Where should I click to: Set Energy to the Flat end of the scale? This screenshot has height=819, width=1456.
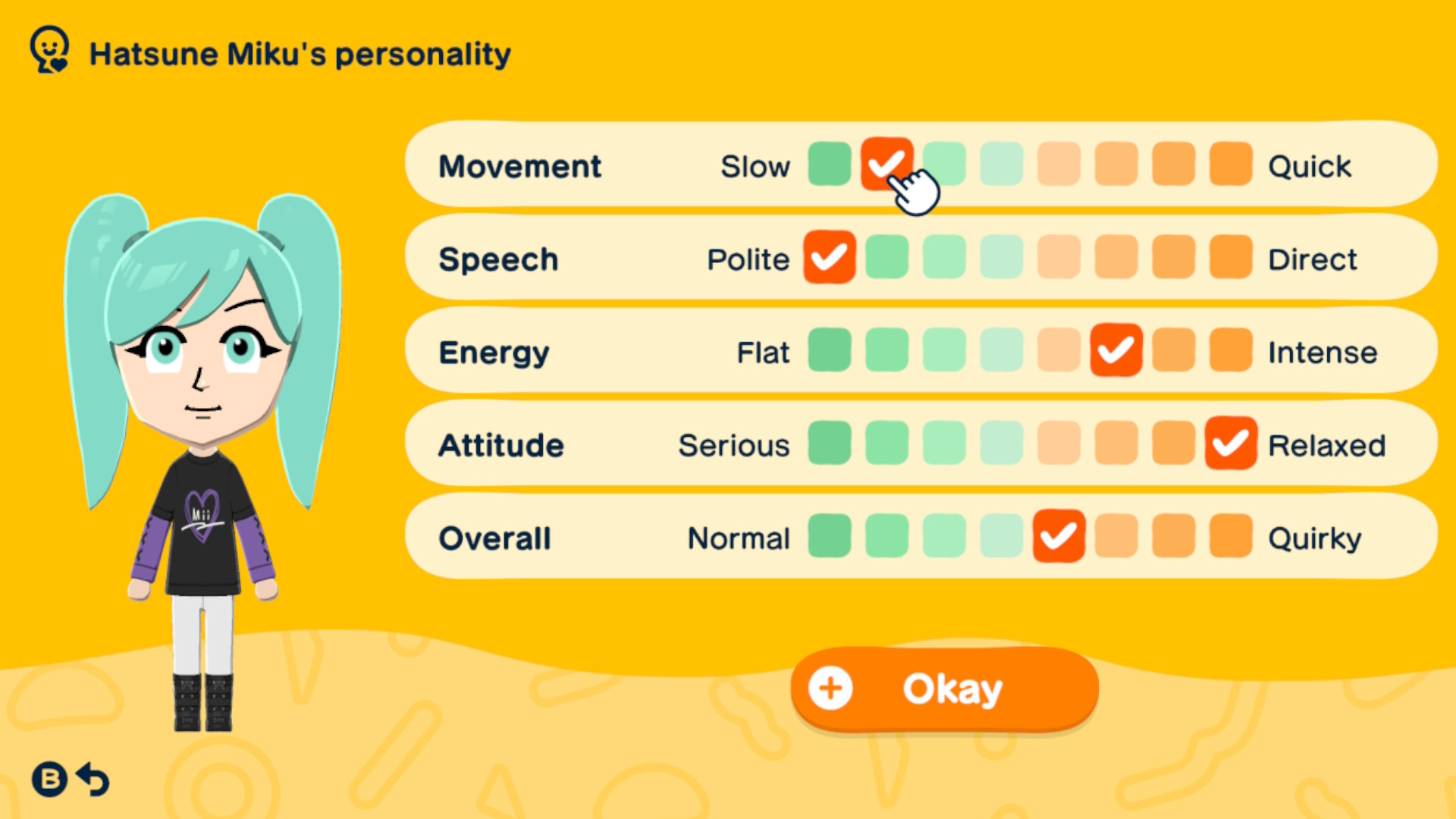coord(829,350)
